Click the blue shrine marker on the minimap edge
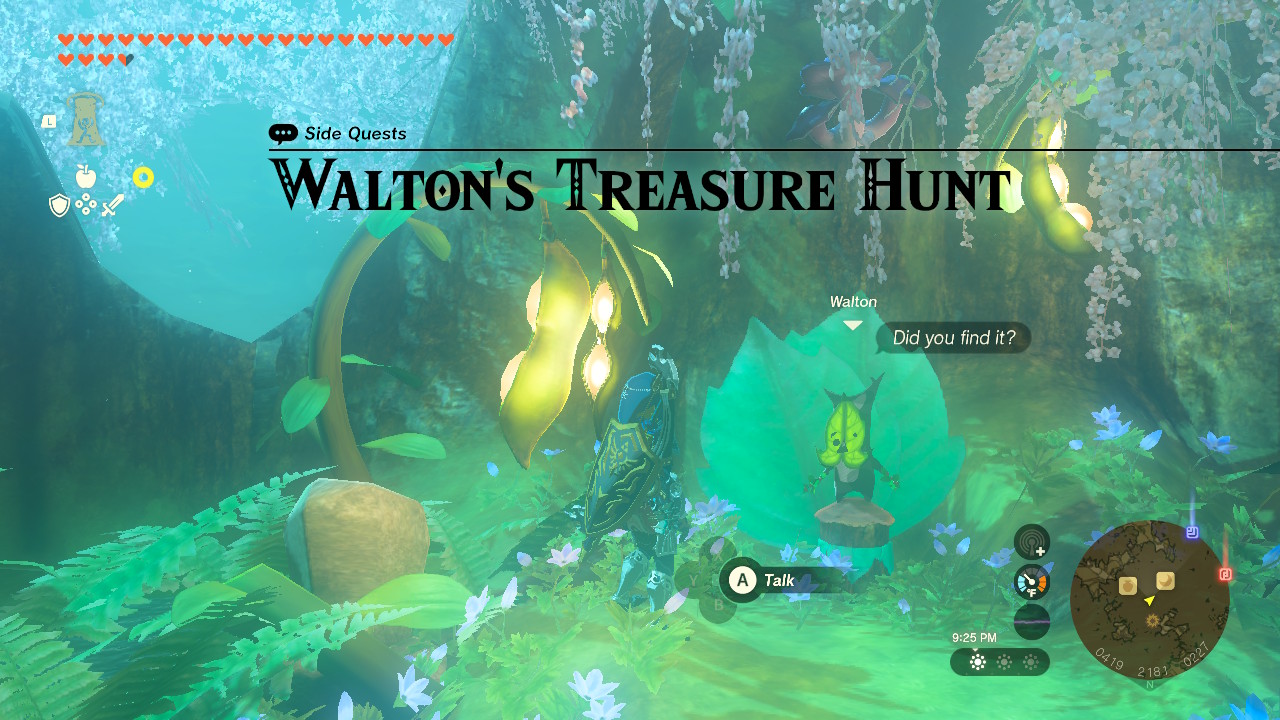 [x=1191, y=533]
